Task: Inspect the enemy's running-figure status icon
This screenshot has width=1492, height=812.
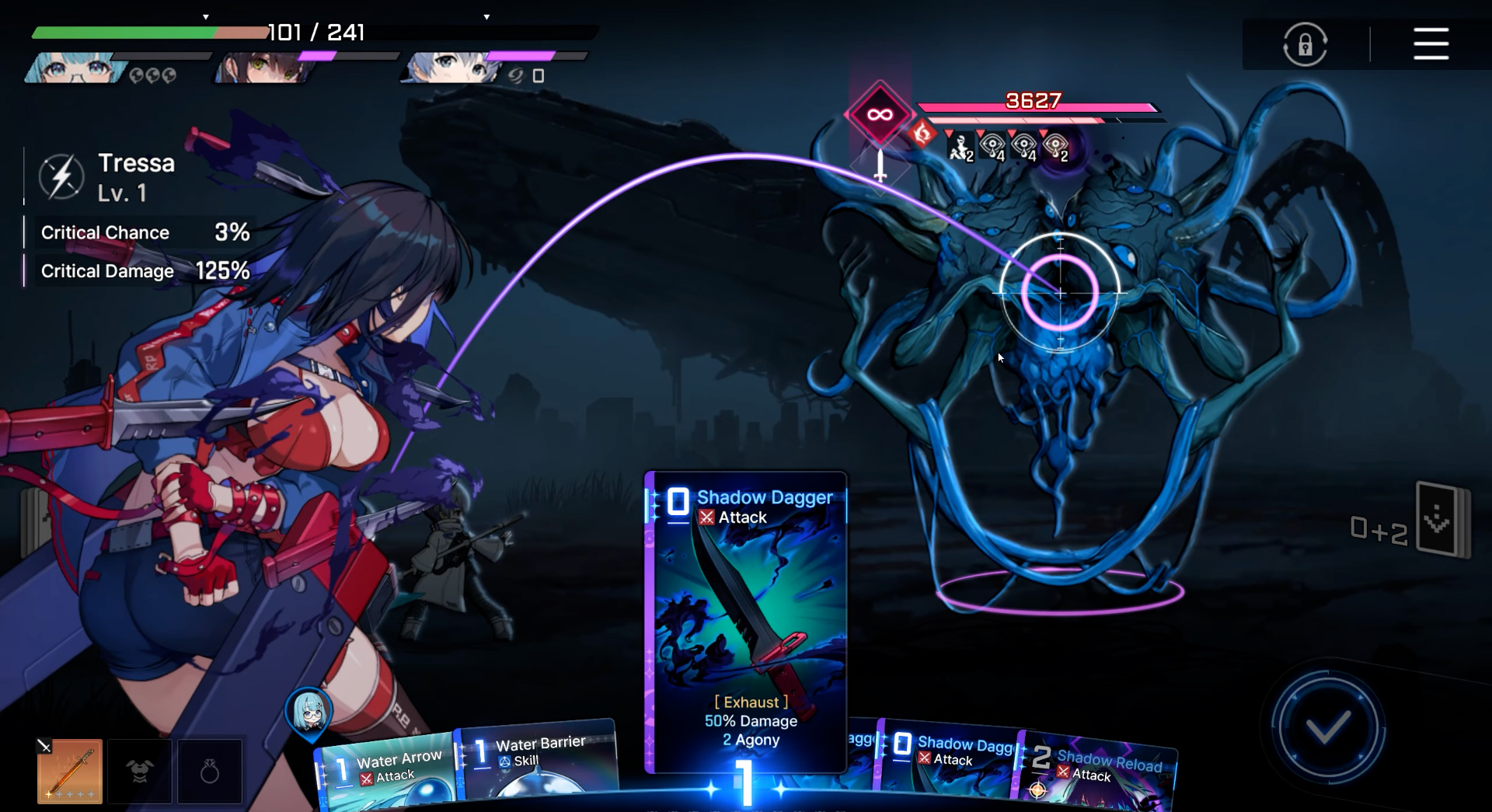Action: pyautogui.click(x=960, y=147)
